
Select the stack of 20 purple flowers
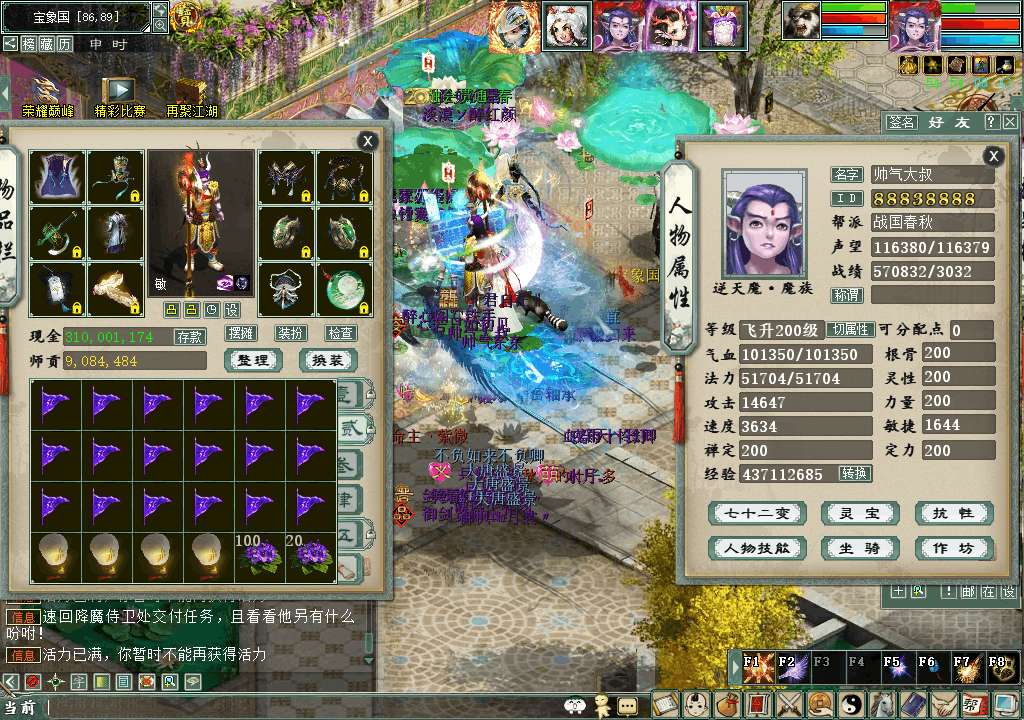coord(311,558)
